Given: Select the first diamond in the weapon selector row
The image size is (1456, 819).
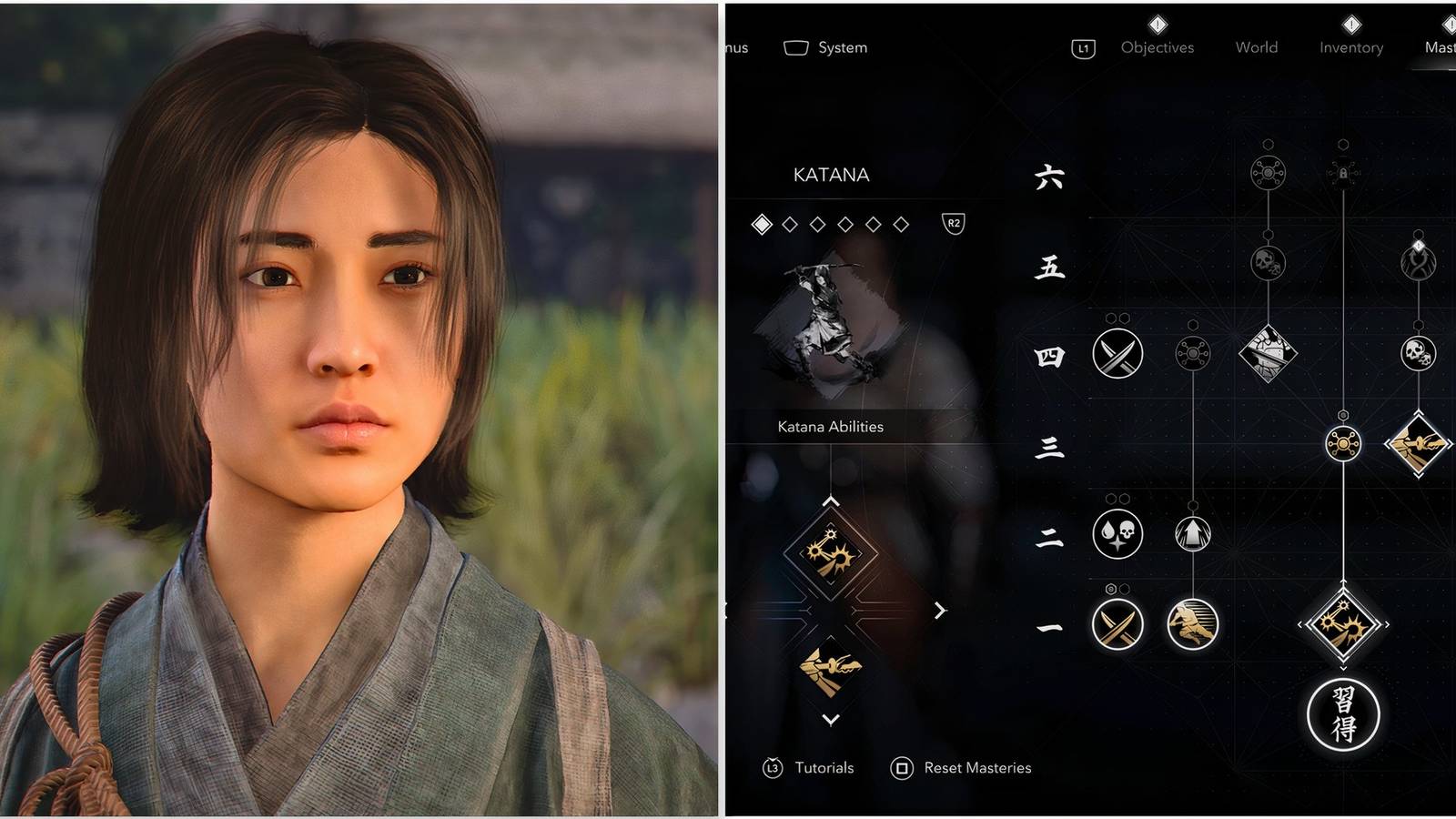Looking at the screenshot, I should coord(762,225).
